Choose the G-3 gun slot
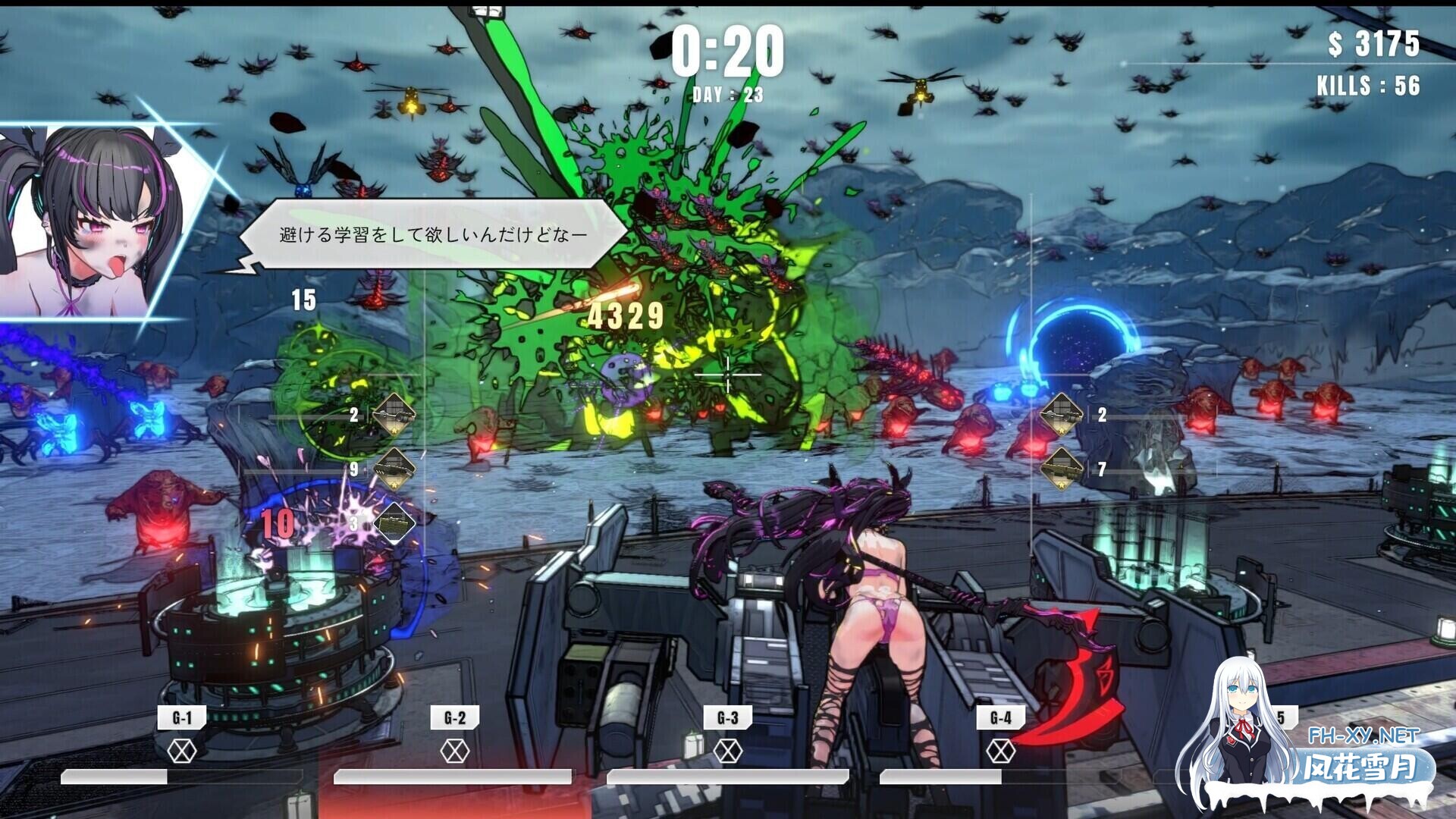 click(x=727, y=717)
